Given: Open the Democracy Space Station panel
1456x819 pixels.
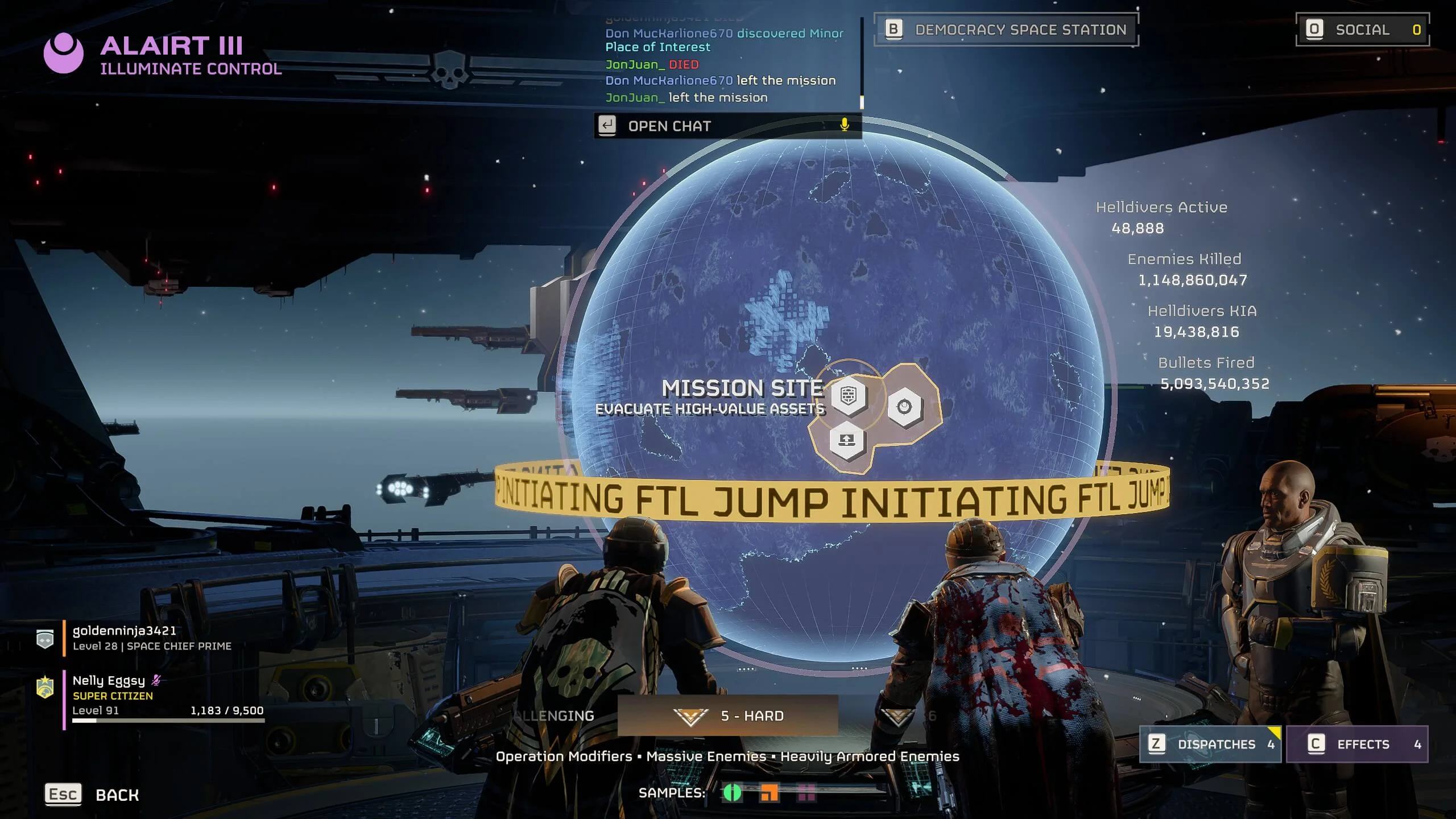Looking at the screenshot, I should [1006, 30].
